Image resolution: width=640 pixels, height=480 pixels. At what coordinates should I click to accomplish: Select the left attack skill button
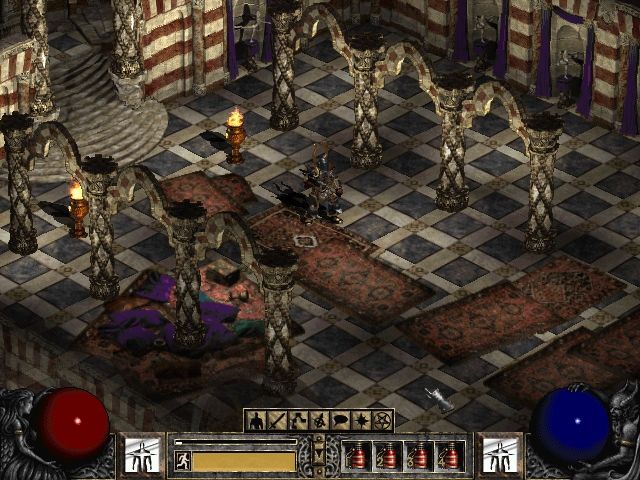tap(143, 454)
